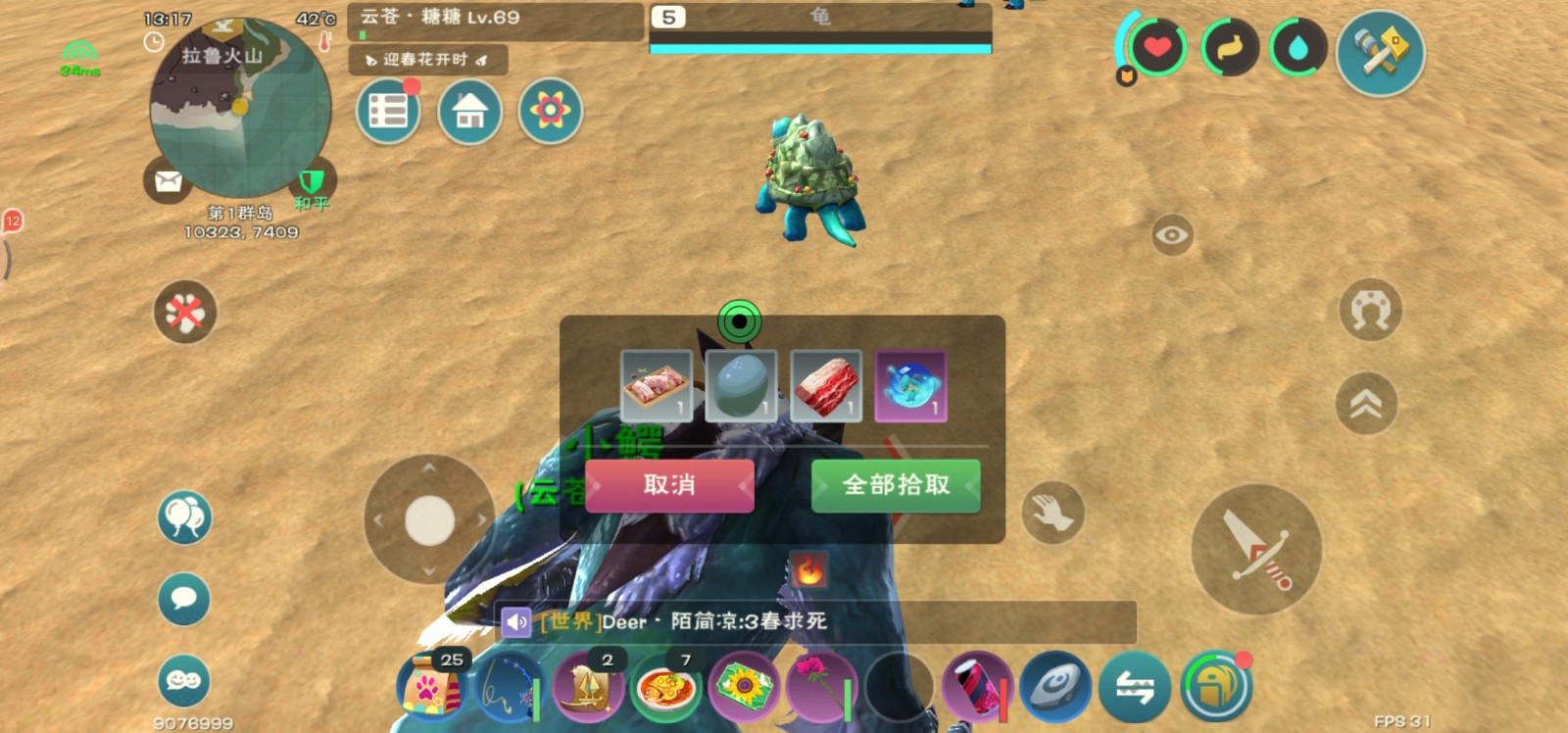Screen dimensions: 1568x733
Task: Switch hotbar using the swap arrows icon
Action: (x=1135, y=687)
